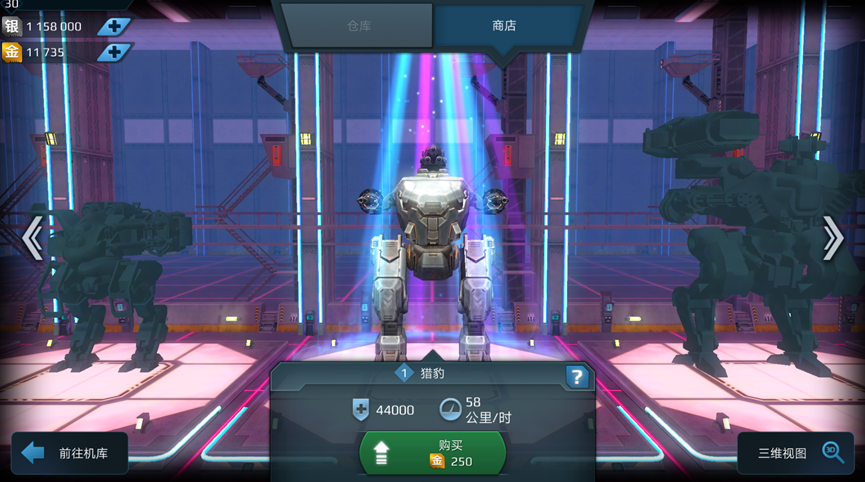Select the 商店 shop tab
Screen dimensions: 865x482
click(x=505, y=26)
